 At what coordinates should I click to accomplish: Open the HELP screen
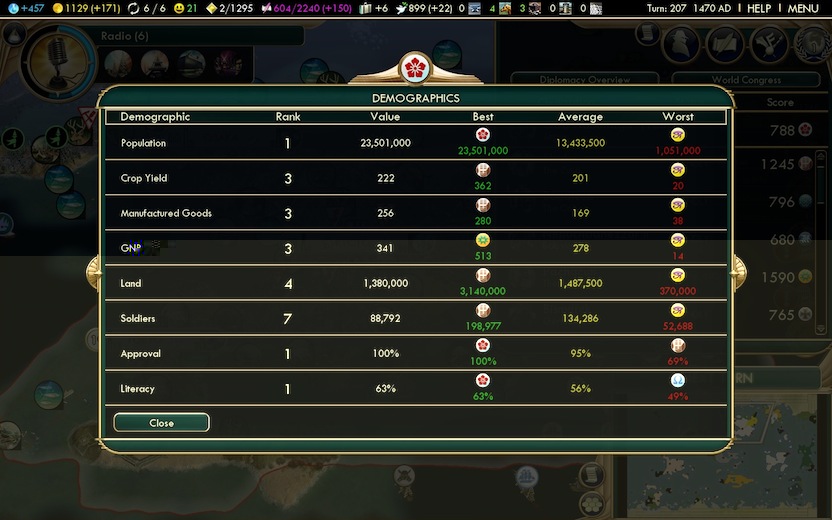point(759,9)
